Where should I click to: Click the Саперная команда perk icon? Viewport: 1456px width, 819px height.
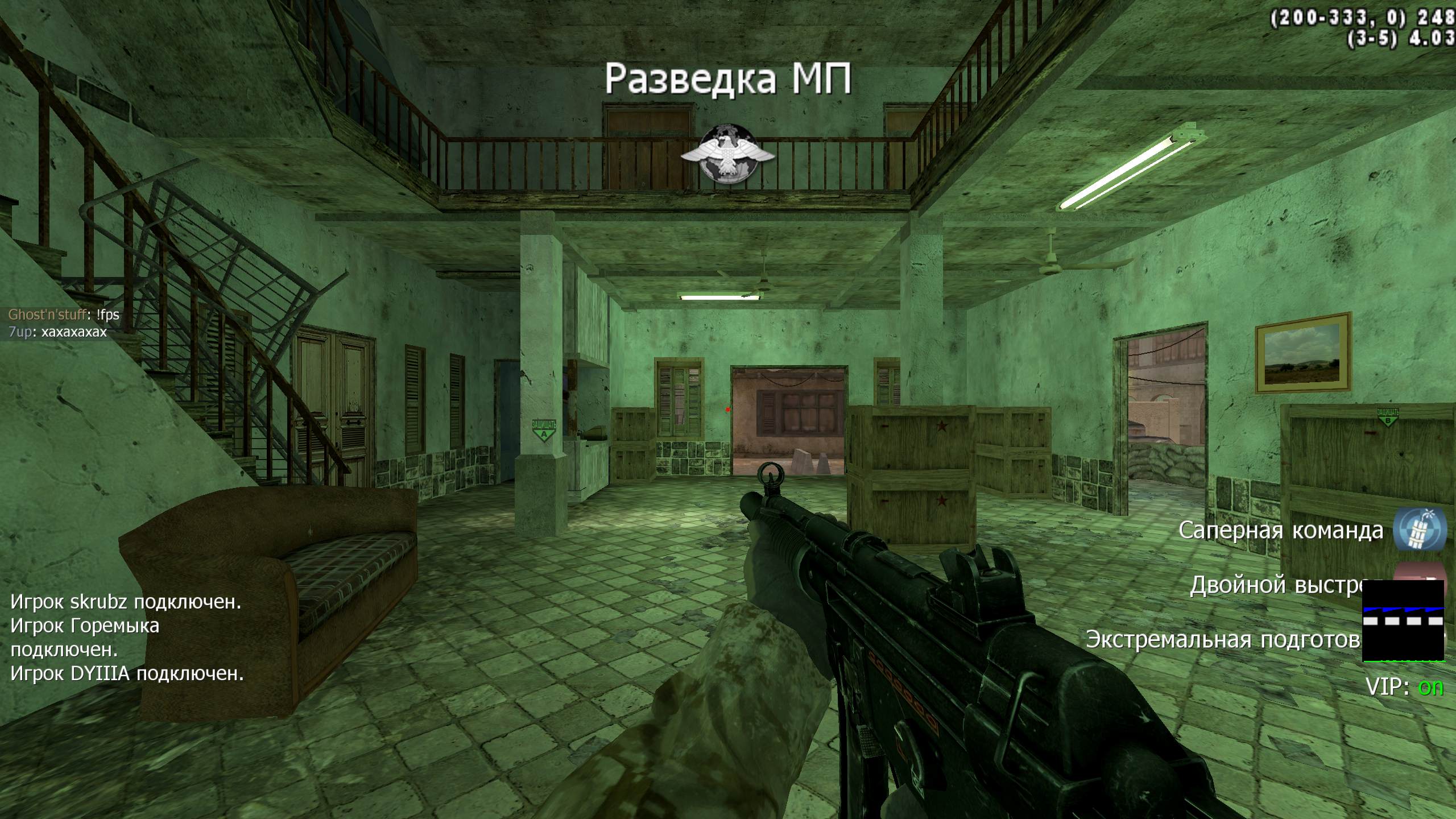click(x=1420, y=530)
